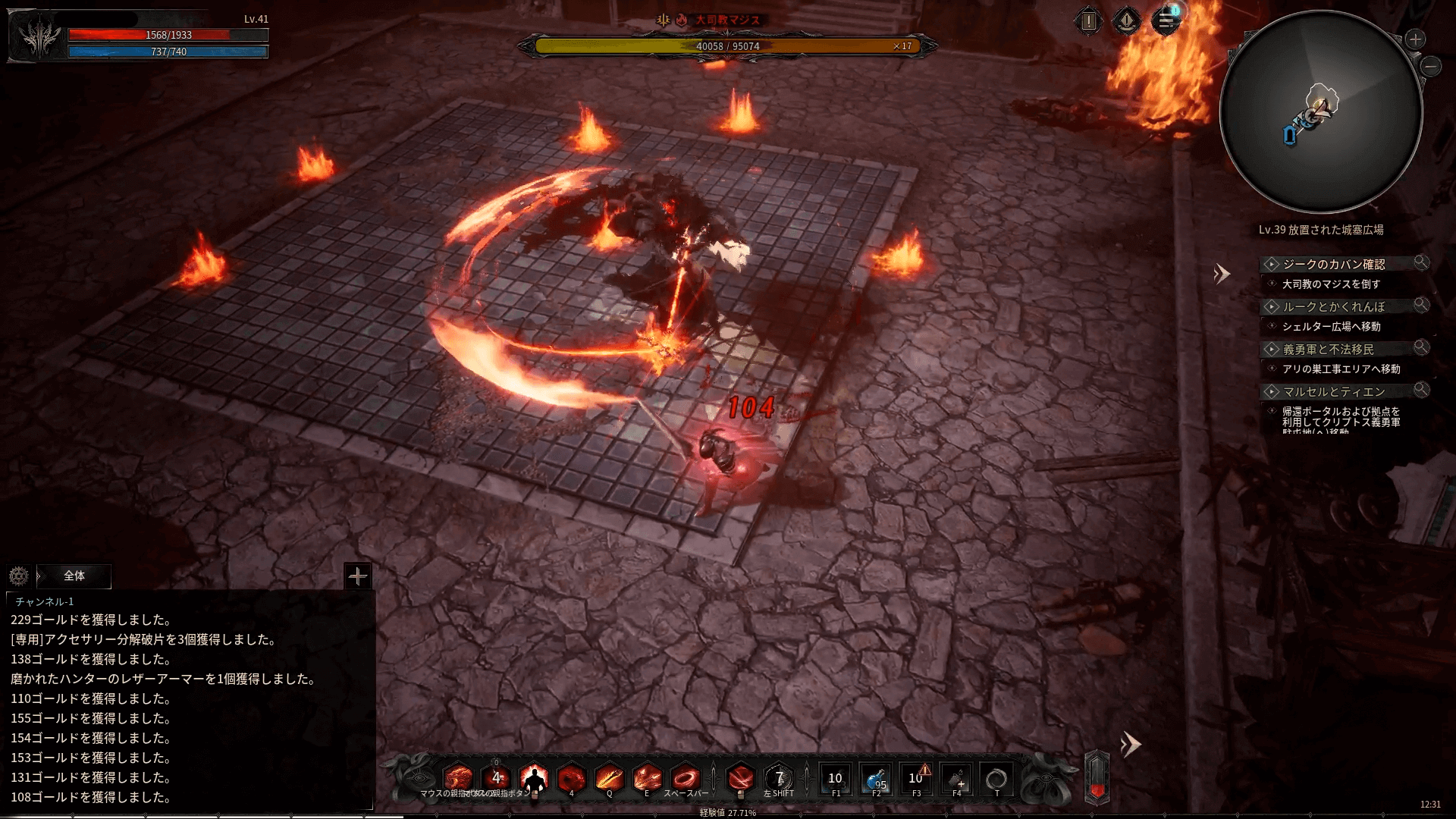
Task: Activate the dragon head skill icon
Action: point(458,779)
